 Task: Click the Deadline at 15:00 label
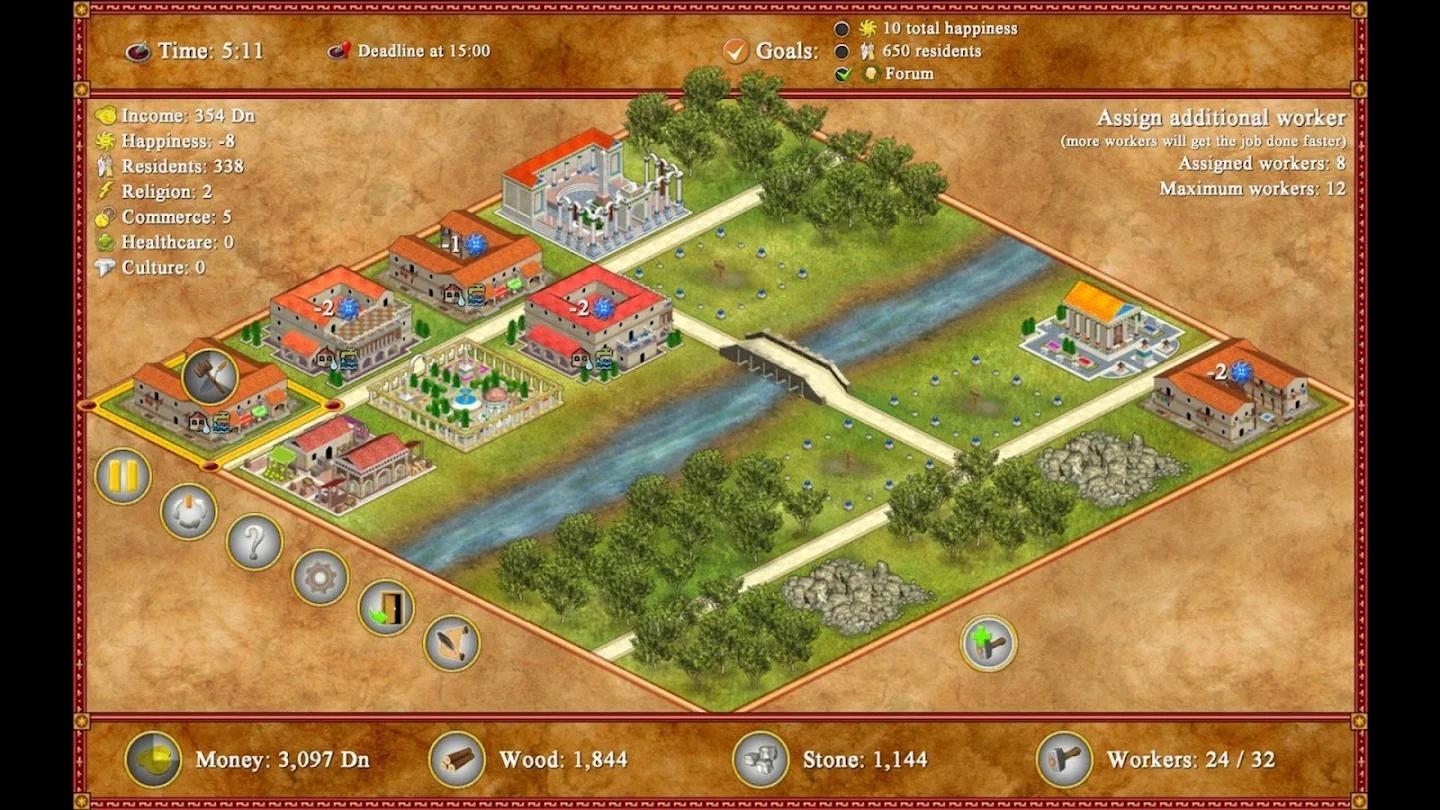point(420,52)
